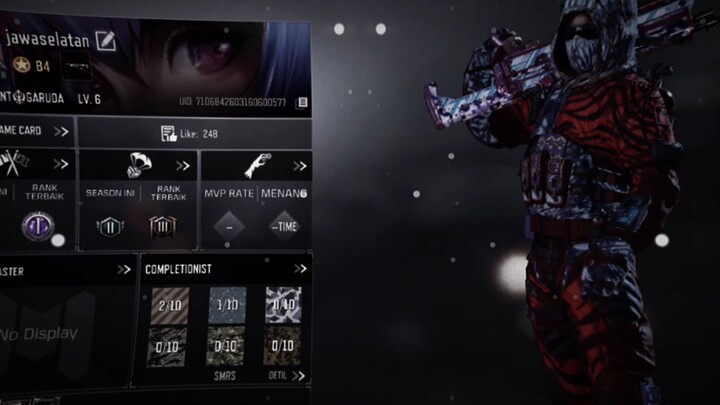The image size is (720, 405).
Task: Show Completionist details via Detil arrow
Action: (x=298, y=376)
